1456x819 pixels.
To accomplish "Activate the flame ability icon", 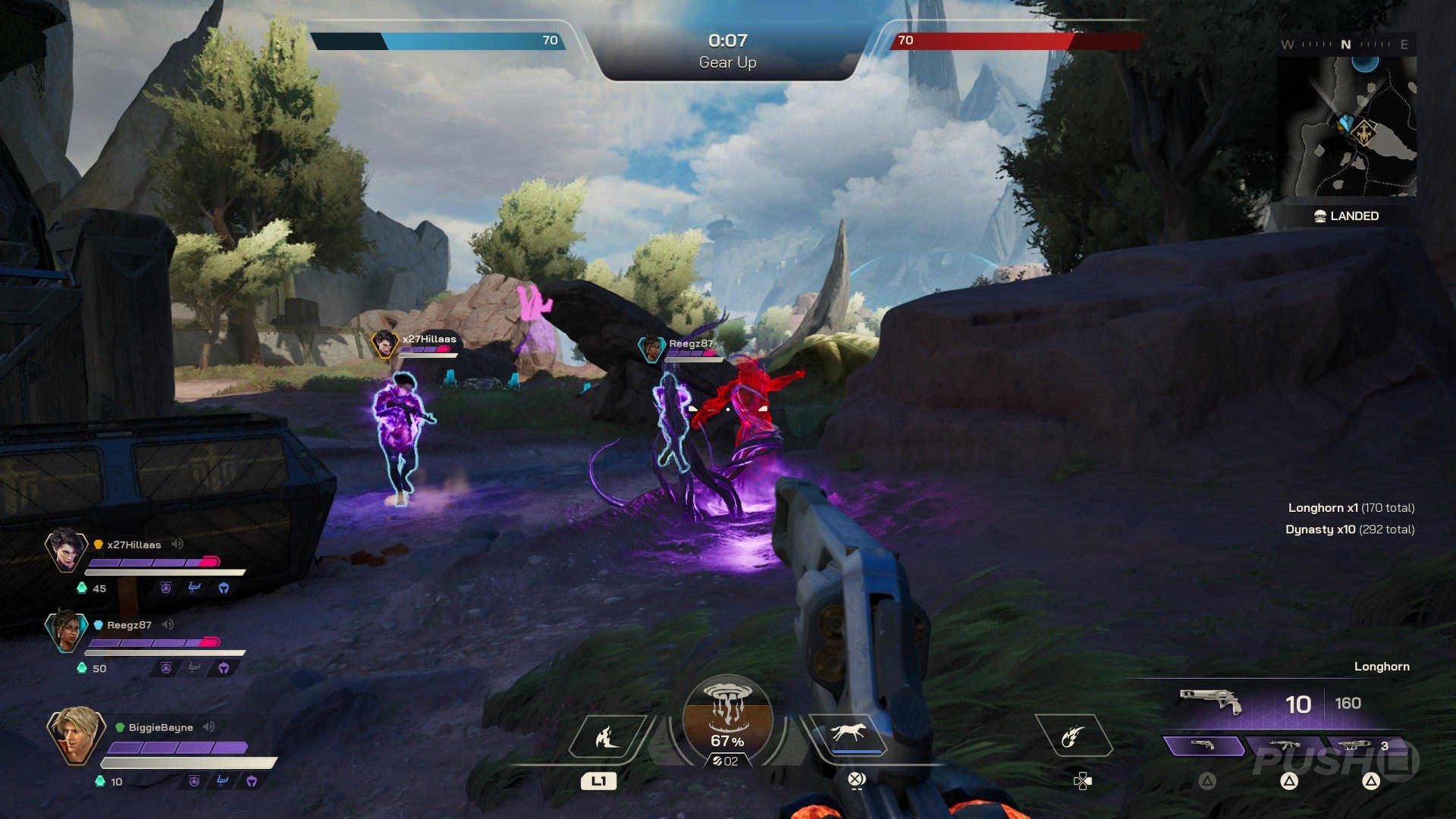I will [607, 736].
